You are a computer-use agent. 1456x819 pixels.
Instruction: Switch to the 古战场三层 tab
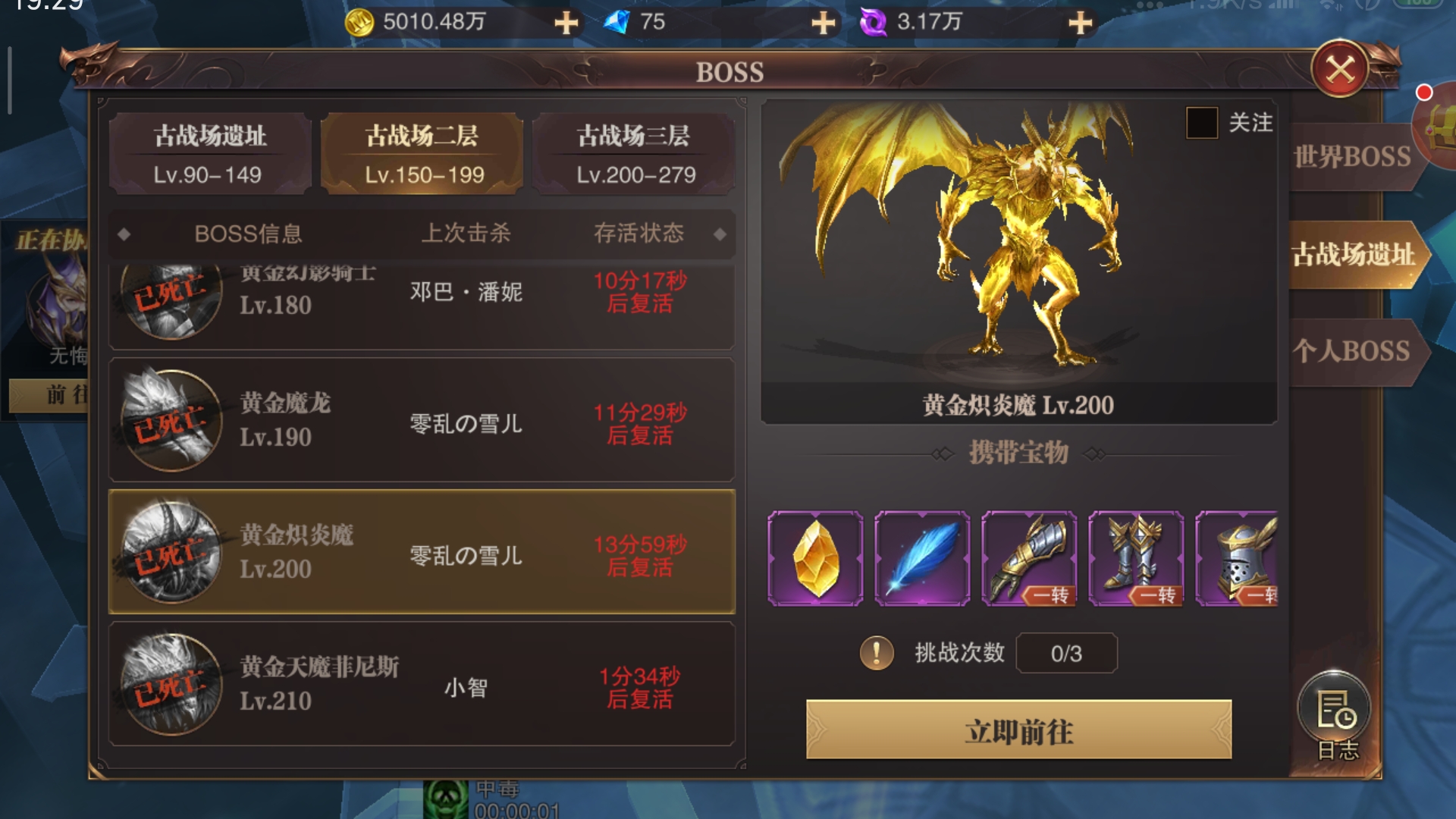pos(635,154)
